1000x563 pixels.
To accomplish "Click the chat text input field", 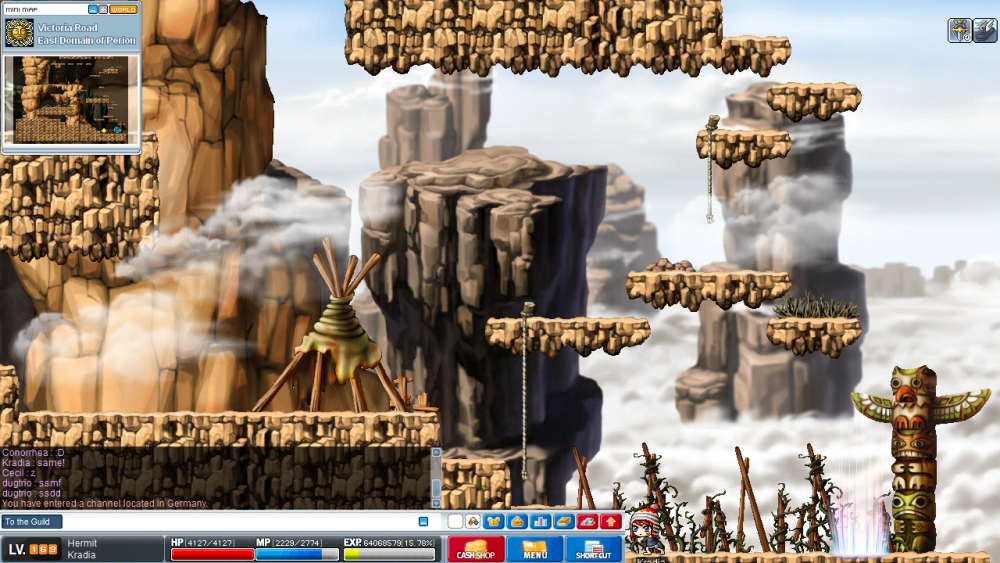I will [x=240, y=522].
